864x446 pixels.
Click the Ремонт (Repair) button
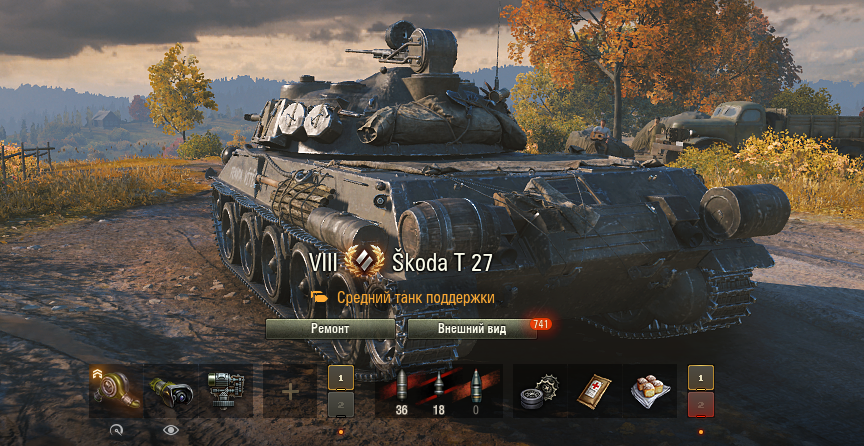tap(330, 328)
